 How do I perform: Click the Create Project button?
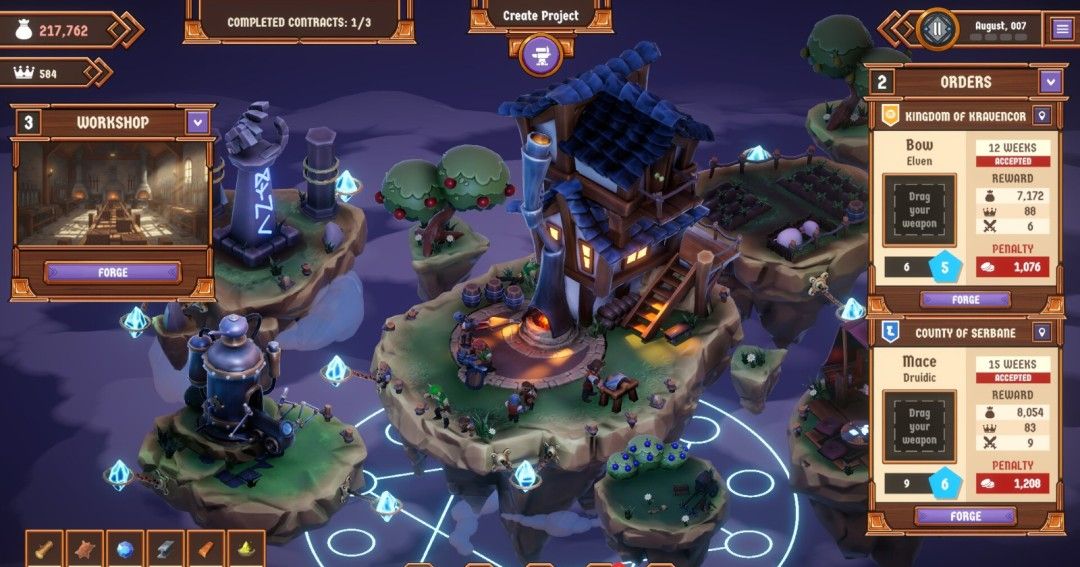(540, 16)
